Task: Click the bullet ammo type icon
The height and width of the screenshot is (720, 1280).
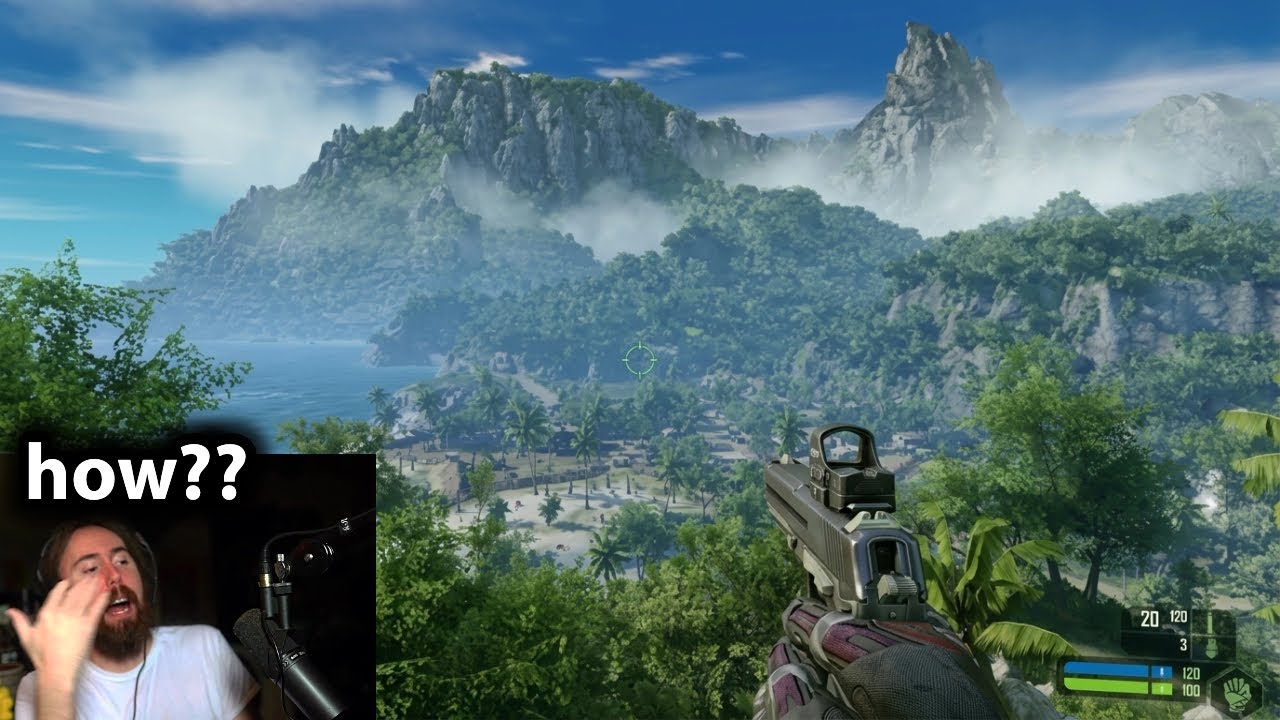Action: click(x=1212, y=622)
